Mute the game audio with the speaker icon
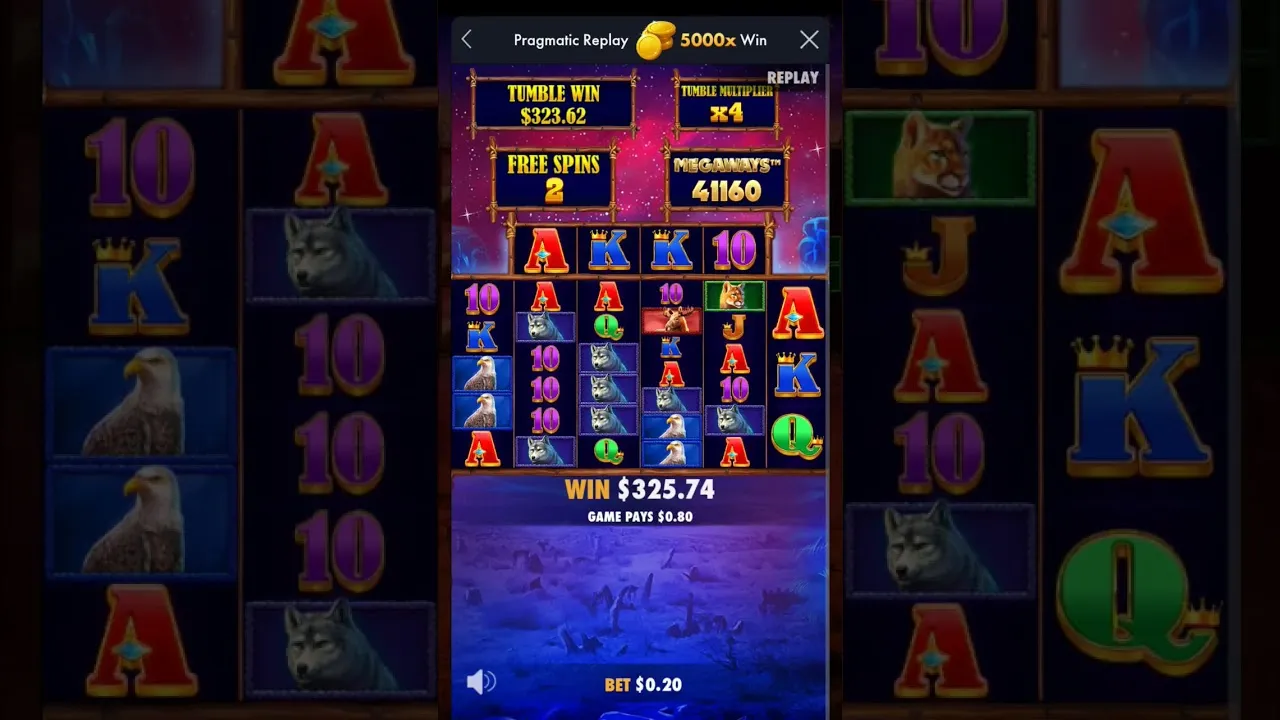Viewport: 1280px width, 720px height. click(480, 681)
